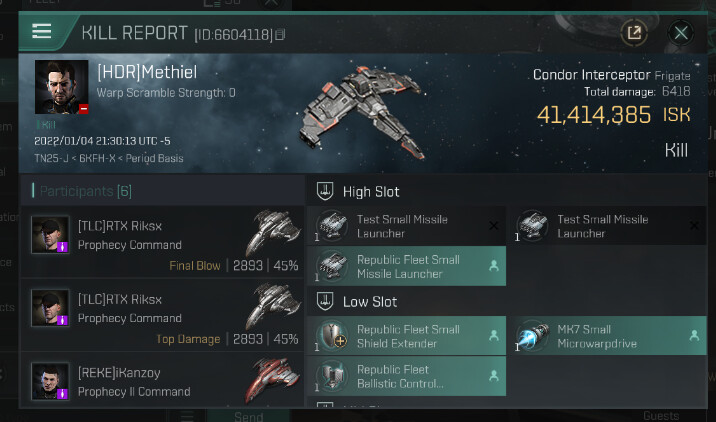Open the hamburger menu in Kill Report
The width and height of the screenshot is (716, 422).
click(x=41, y=31)
